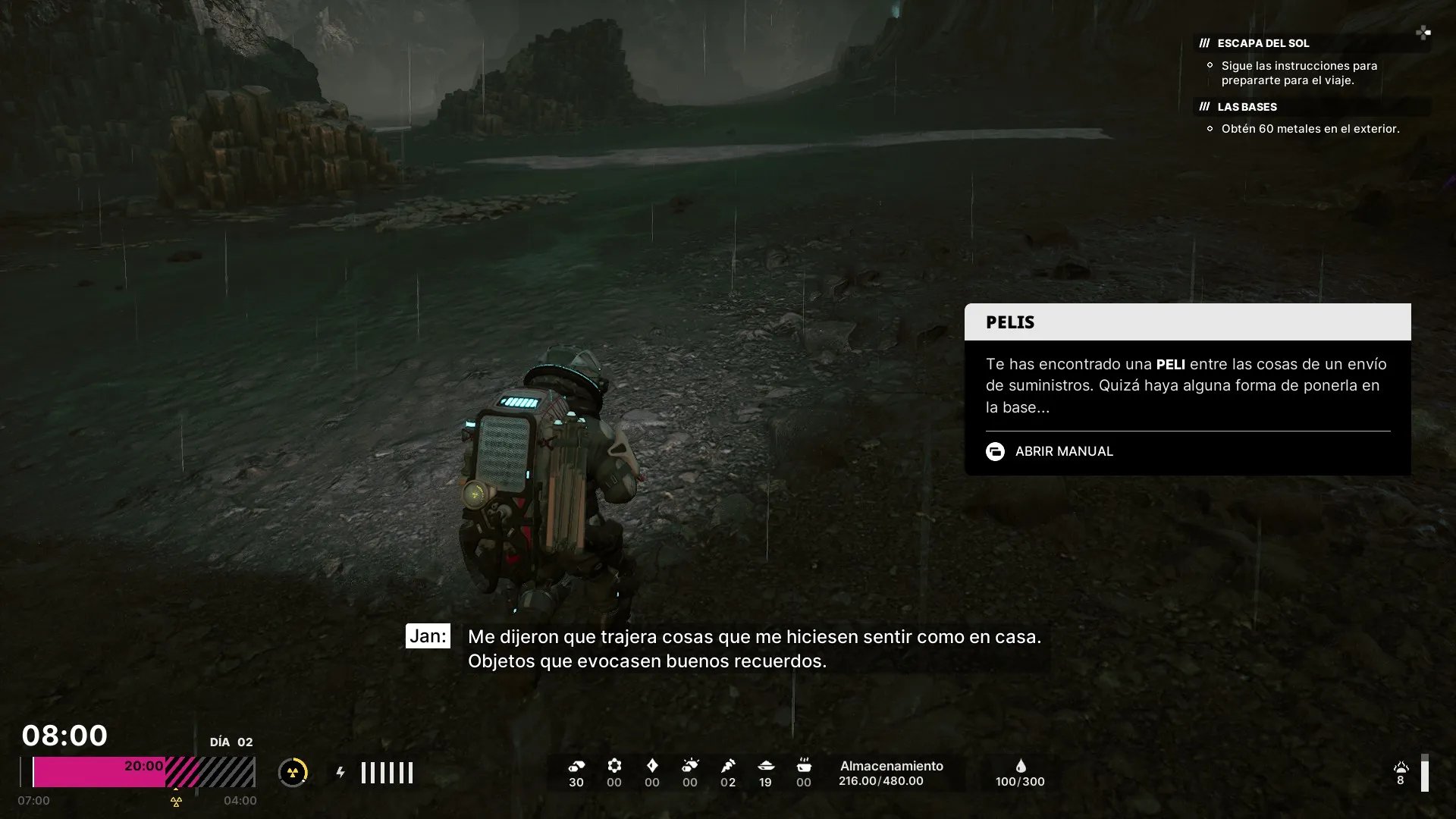Viewport: 1456px width, 819px height.
Task: Click the food dish icon showing 19
Action: [x=766, y=766]
